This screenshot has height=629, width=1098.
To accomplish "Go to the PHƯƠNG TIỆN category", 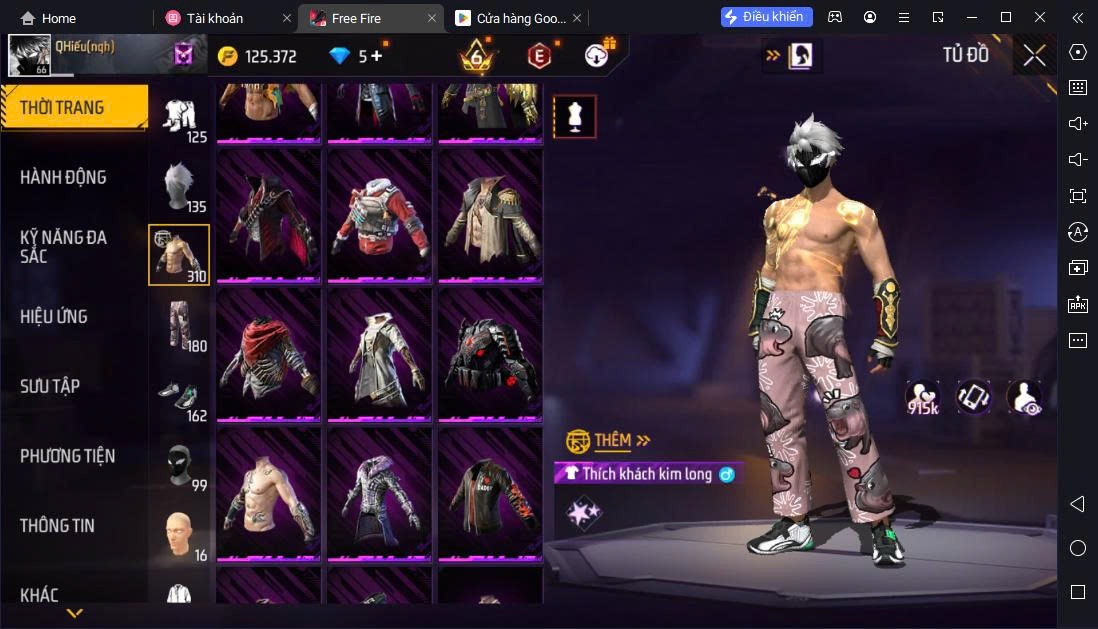I will (67, 456).
